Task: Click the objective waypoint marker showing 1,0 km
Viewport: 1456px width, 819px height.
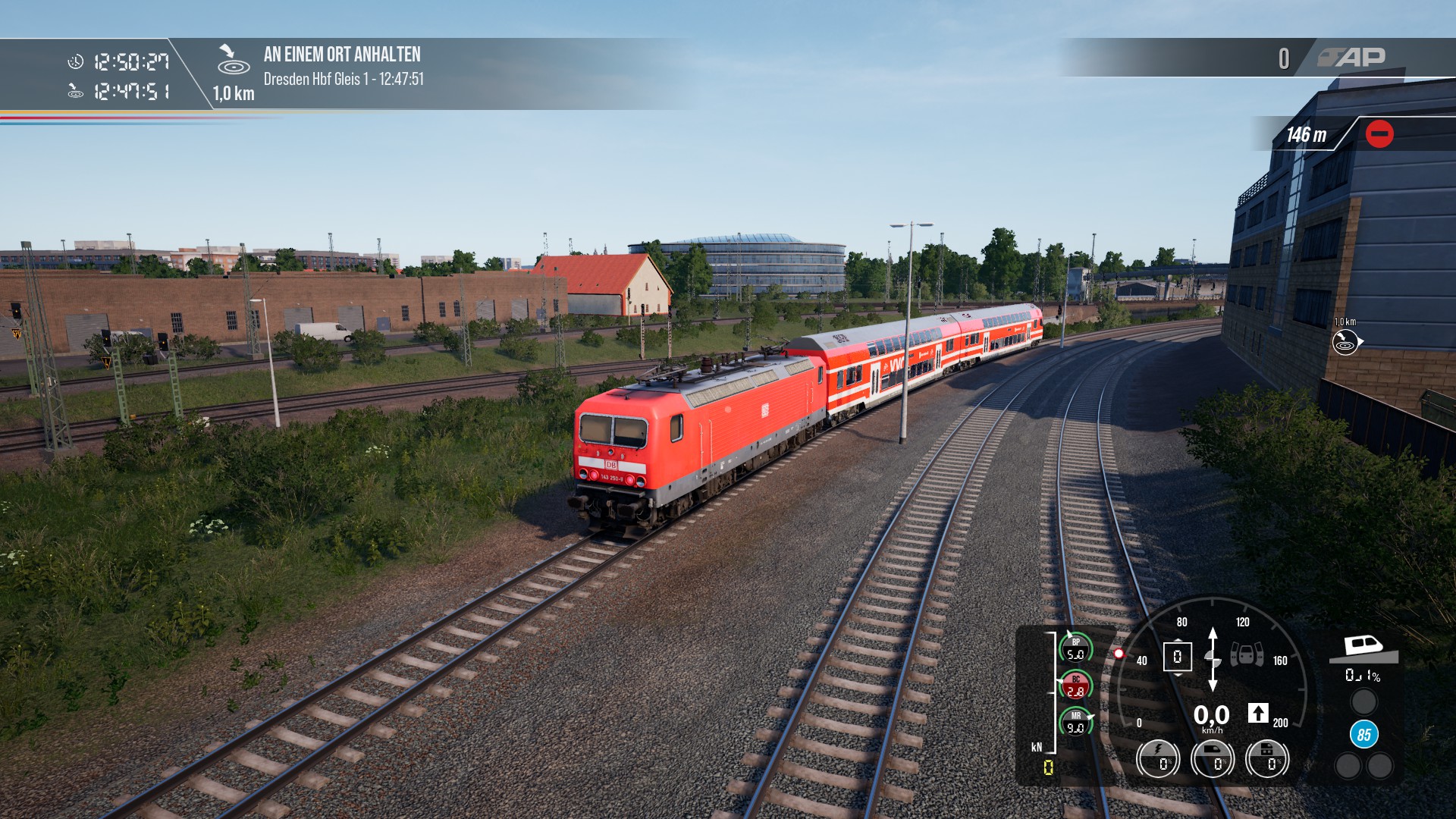Action: pos(1346,342)
